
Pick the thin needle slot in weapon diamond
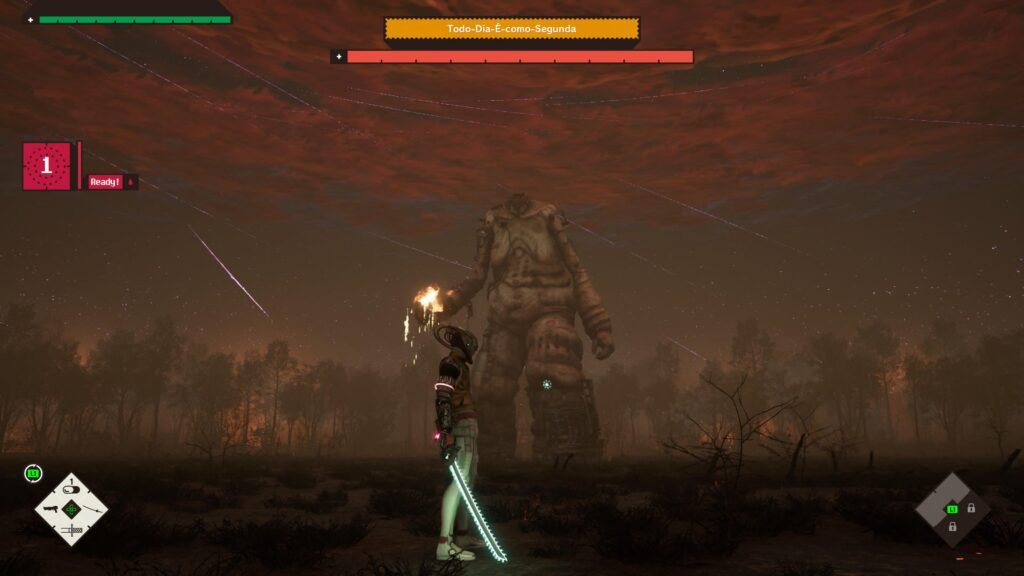92,509
